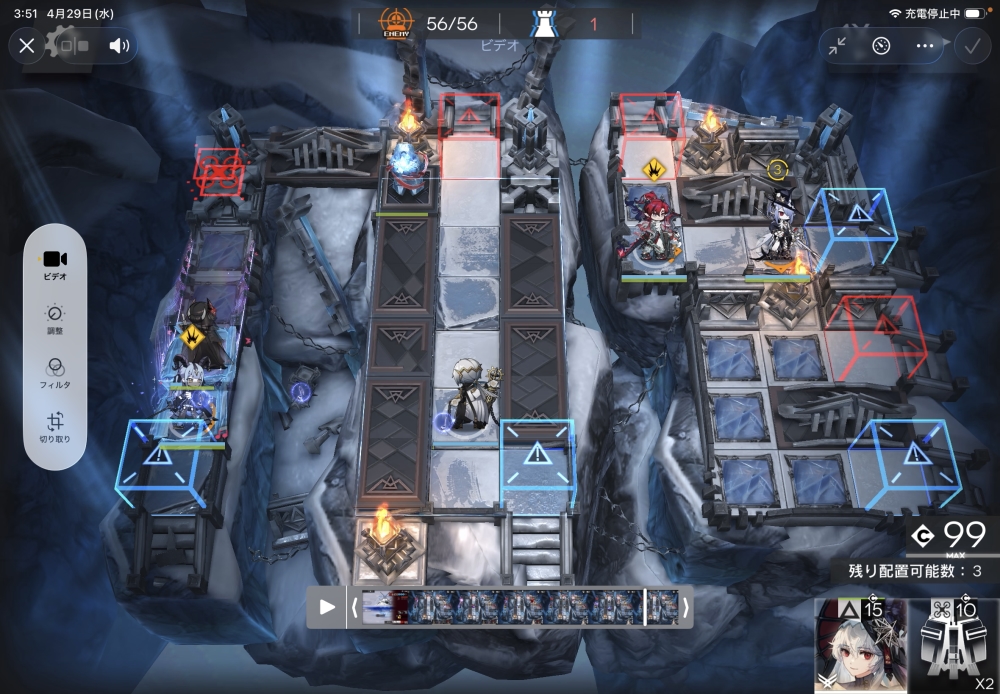Click a frame in the video filmstrip
This screenshot has width=1000, height=694.
pyautogui.click(x=520, y=607)
